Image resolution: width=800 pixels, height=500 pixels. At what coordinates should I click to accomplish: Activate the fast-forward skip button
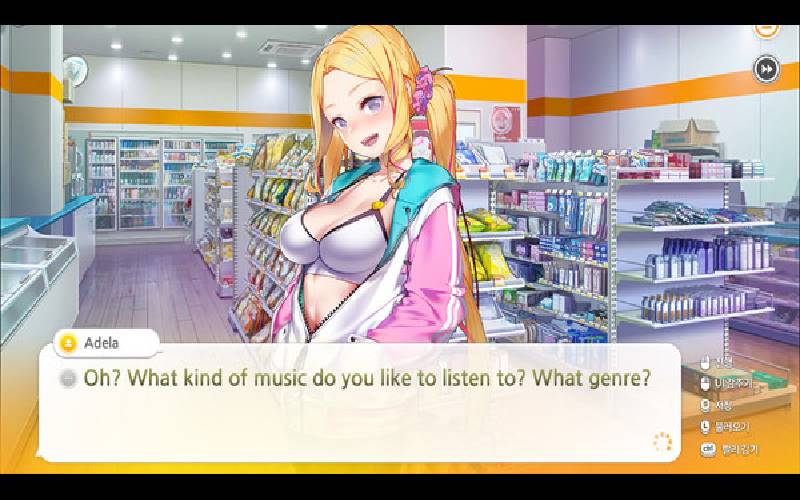766,69
